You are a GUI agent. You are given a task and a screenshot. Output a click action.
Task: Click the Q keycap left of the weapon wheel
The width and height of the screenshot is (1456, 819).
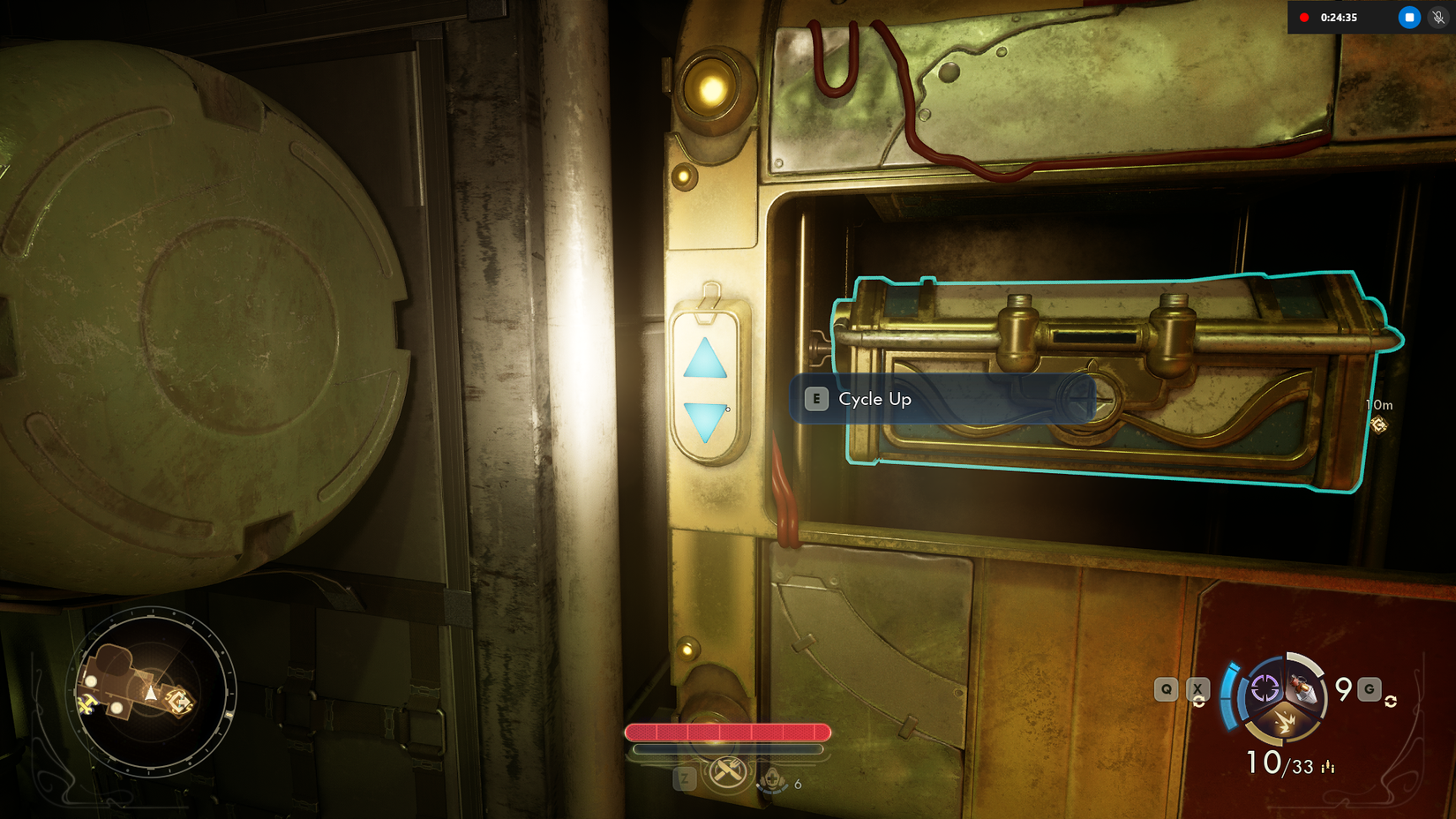coord(1166,690)
